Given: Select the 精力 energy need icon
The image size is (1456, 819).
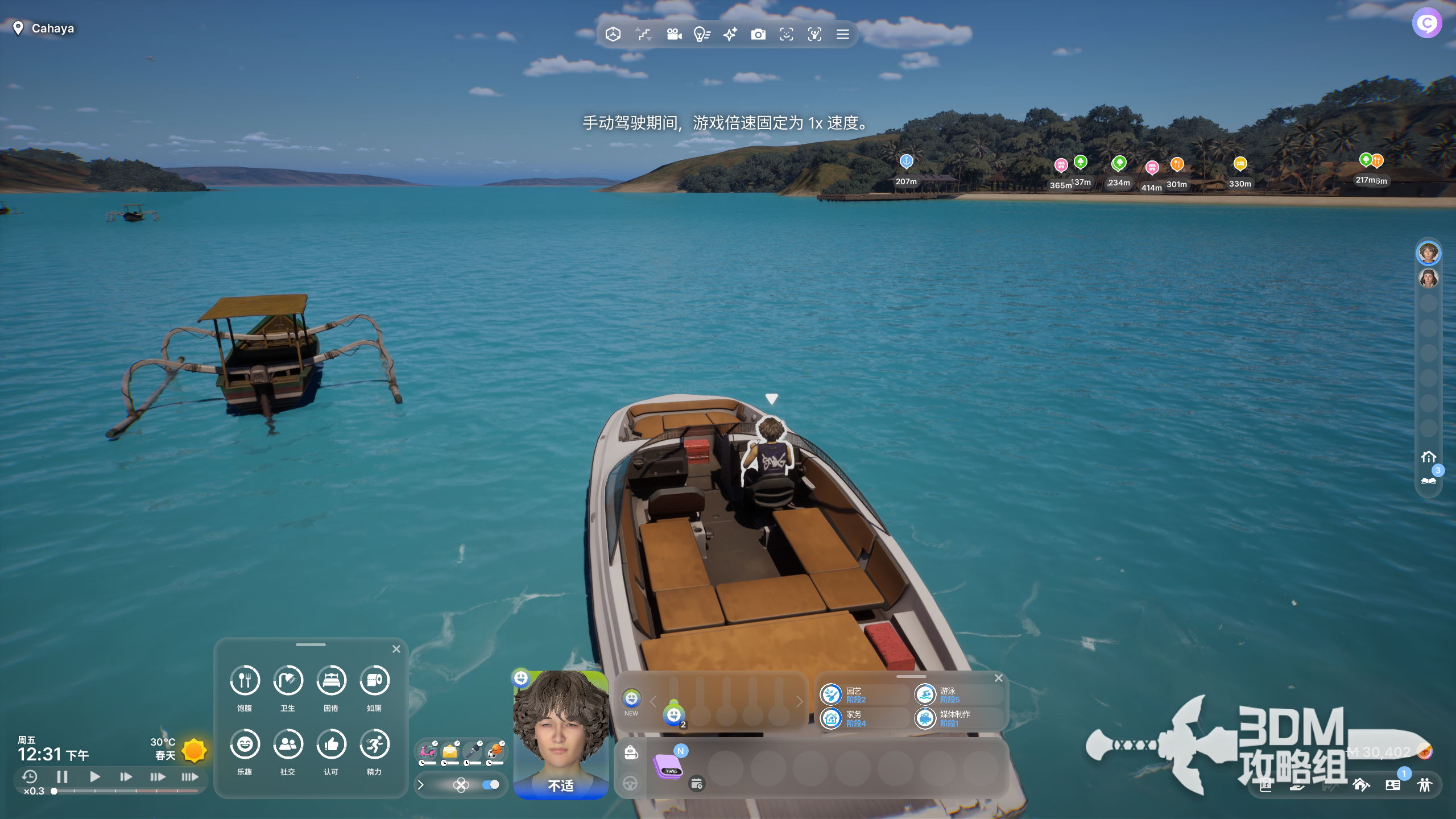Looking at the screenshot, I should point(374,744).
